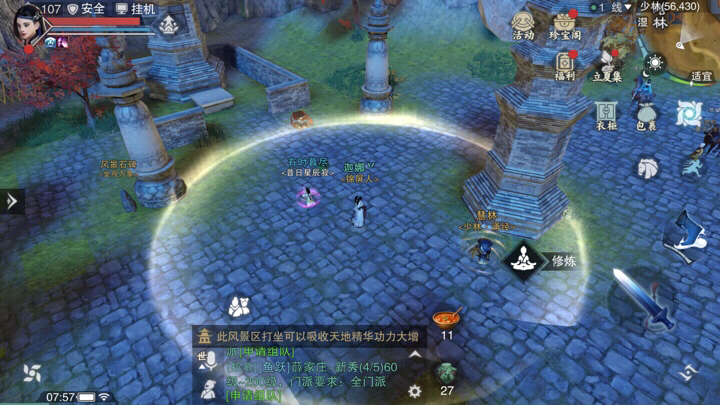Open the 珍宝阁 treasure shop
The width and height of the screenshot is (720, 405).
tap(564, 24)
